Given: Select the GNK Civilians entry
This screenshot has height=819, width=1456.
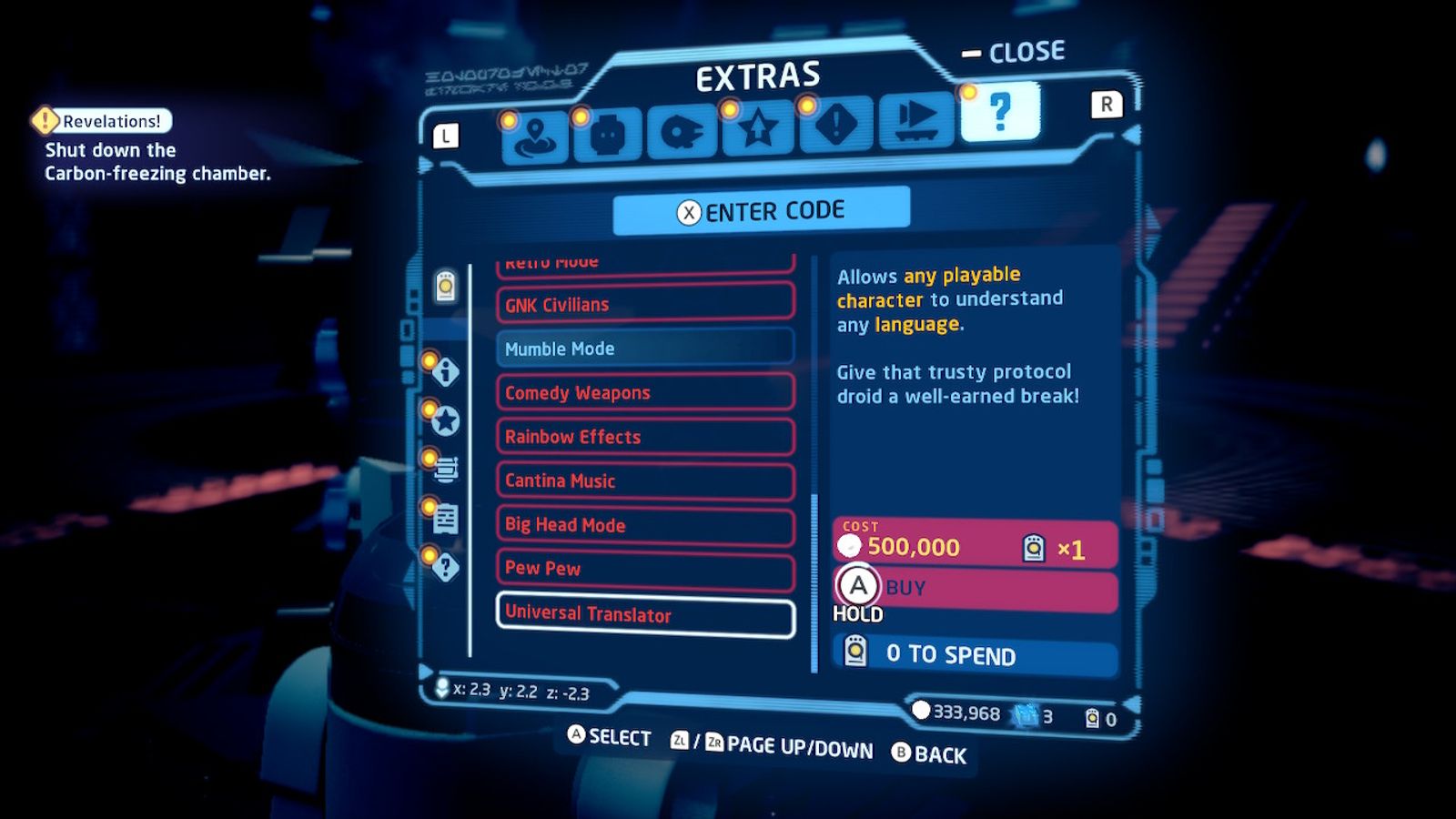Looking at the screenshot, I should (645, 304).
